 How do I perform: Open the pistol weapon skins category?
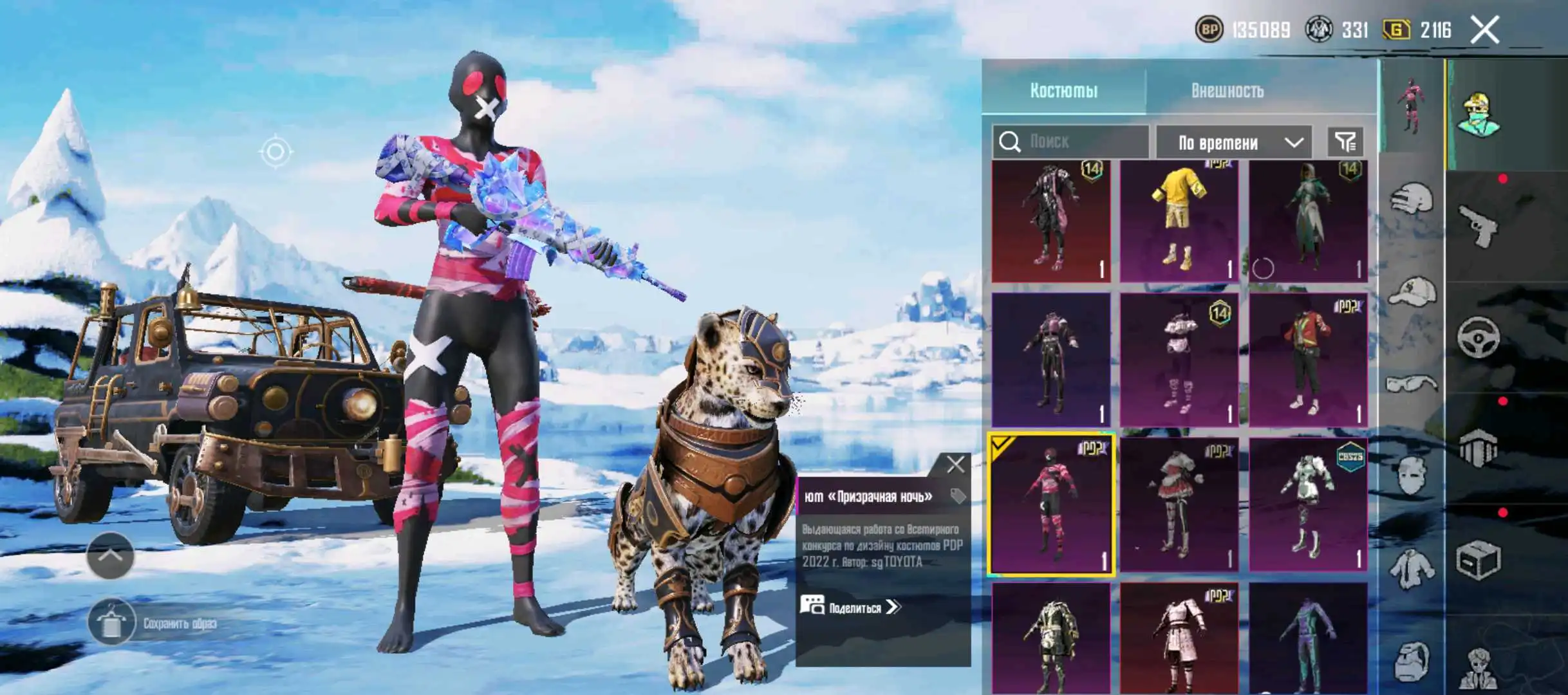coord(1478,225)
